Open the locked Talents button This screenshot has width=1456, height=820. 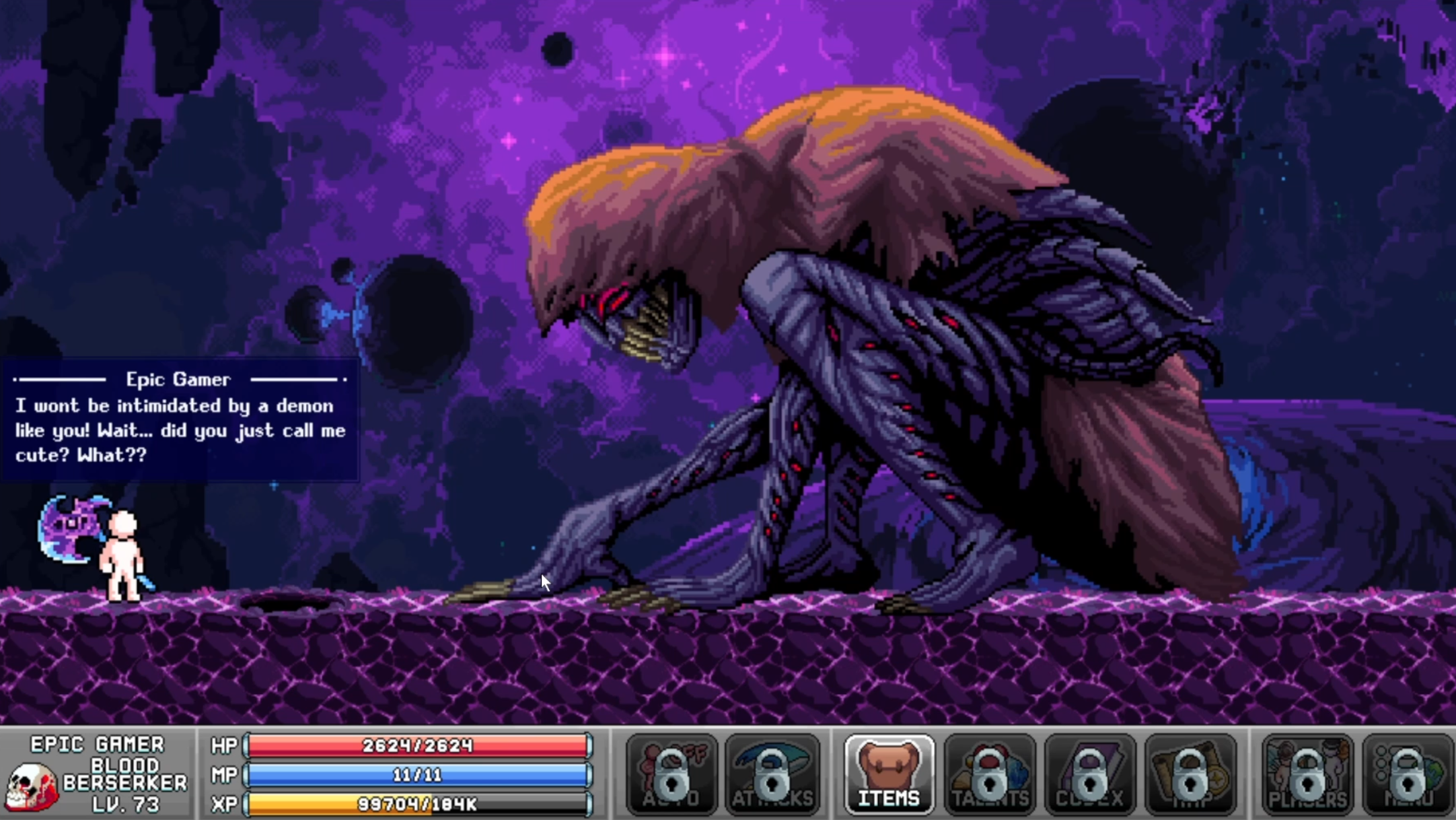990,775
